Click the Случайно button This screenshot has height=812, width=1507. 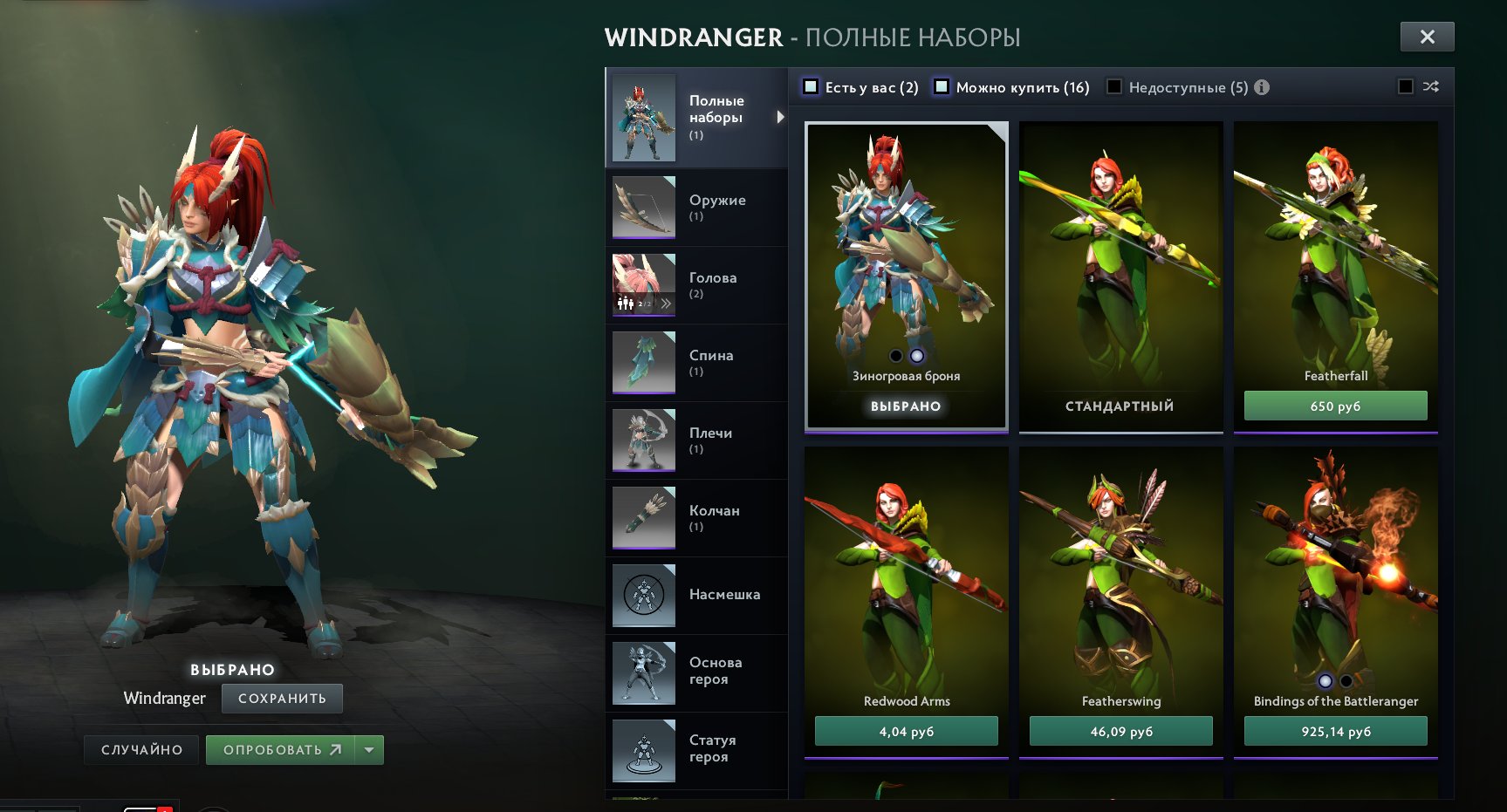tap(140, 749)
